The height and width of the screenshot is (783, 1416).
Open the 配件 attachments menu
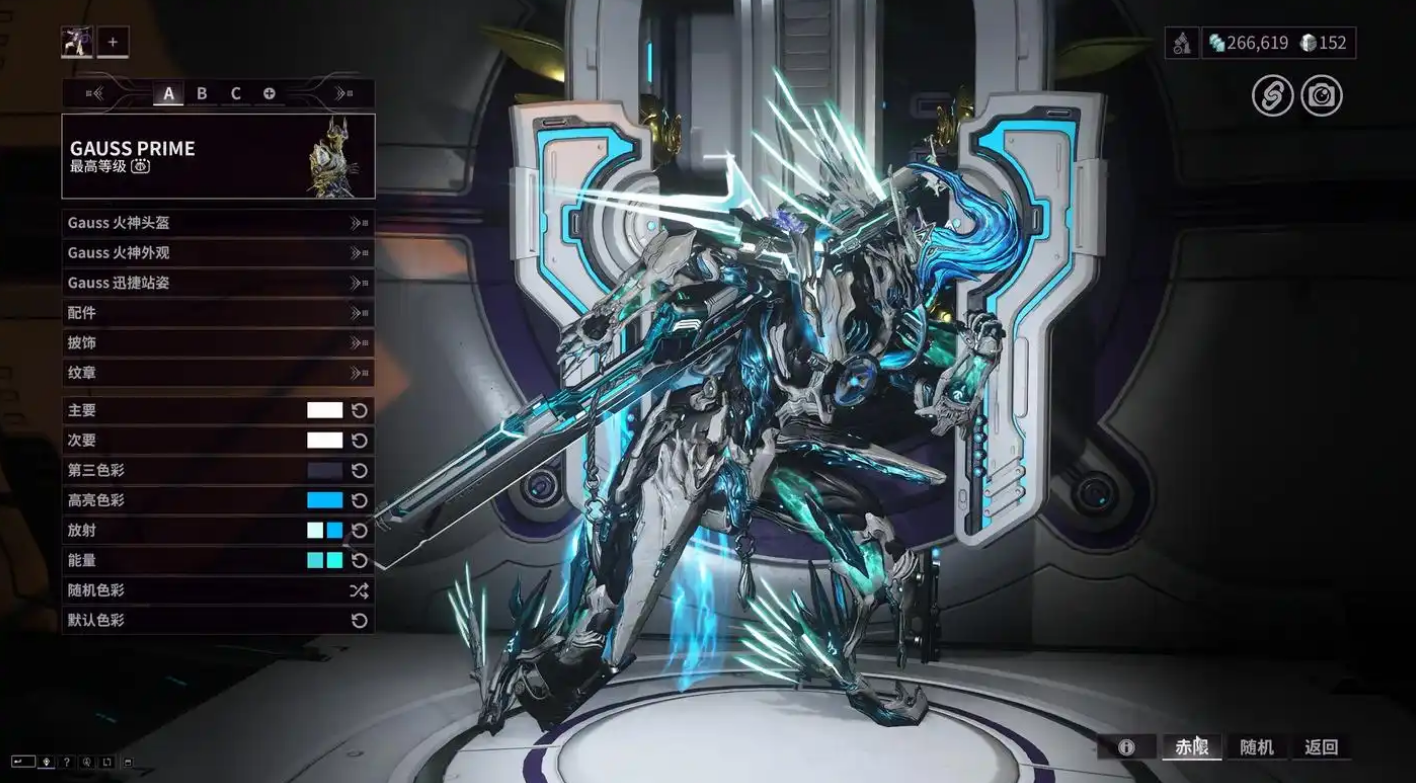(x=218, y=313)
